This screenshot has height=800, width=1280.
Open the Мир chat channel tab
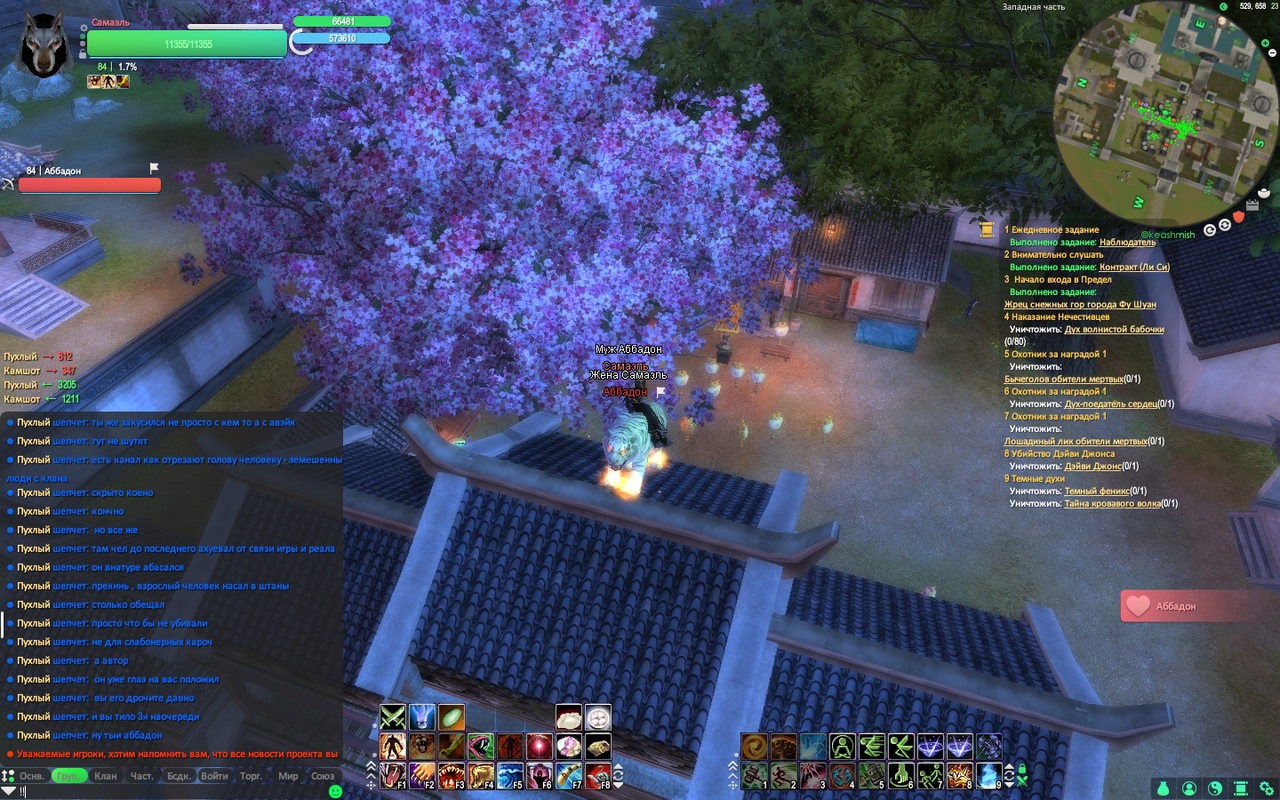tap(288, 776)
